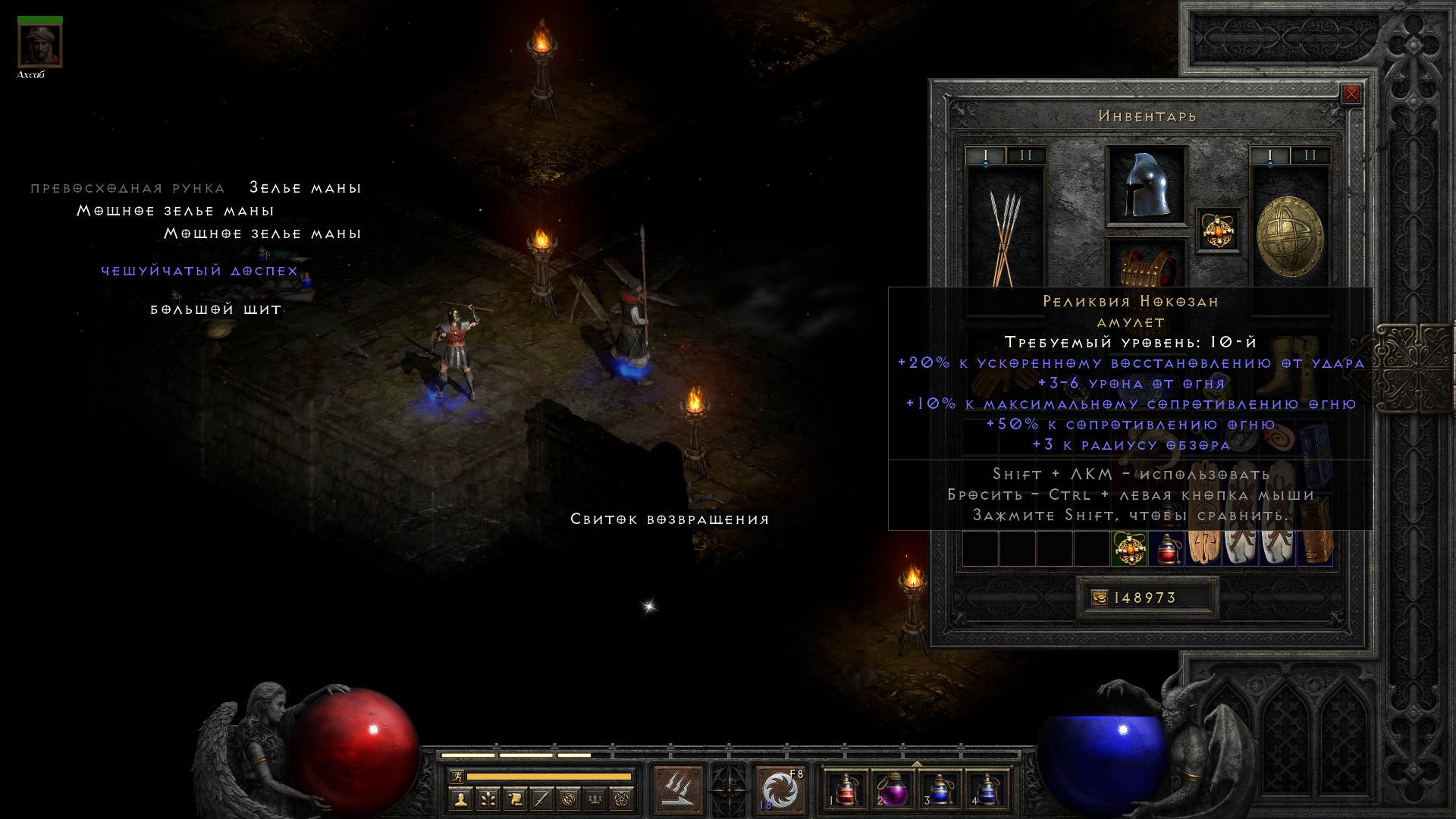Select the equipped helmet slot
Image resolution: width=1456 pixels, height=819 pixels.
pyautogui.click(x=1146, y=186)
